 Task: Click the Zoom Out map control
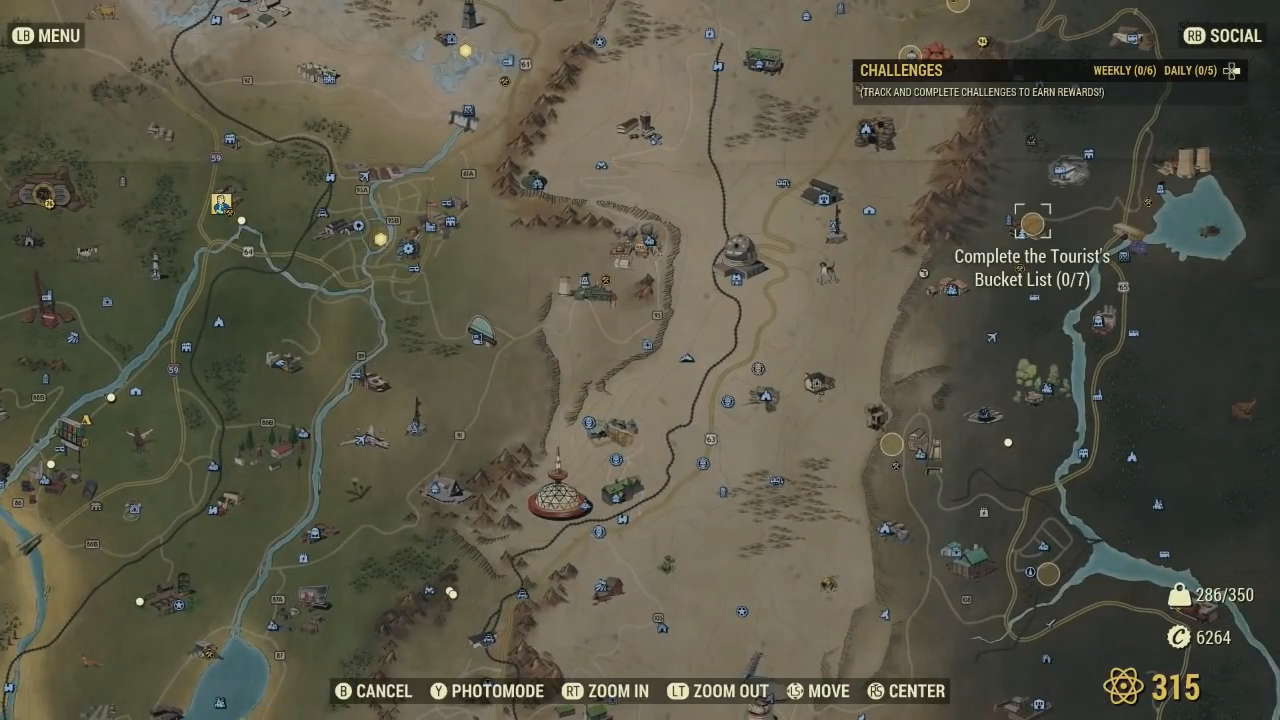pos(718,691)
